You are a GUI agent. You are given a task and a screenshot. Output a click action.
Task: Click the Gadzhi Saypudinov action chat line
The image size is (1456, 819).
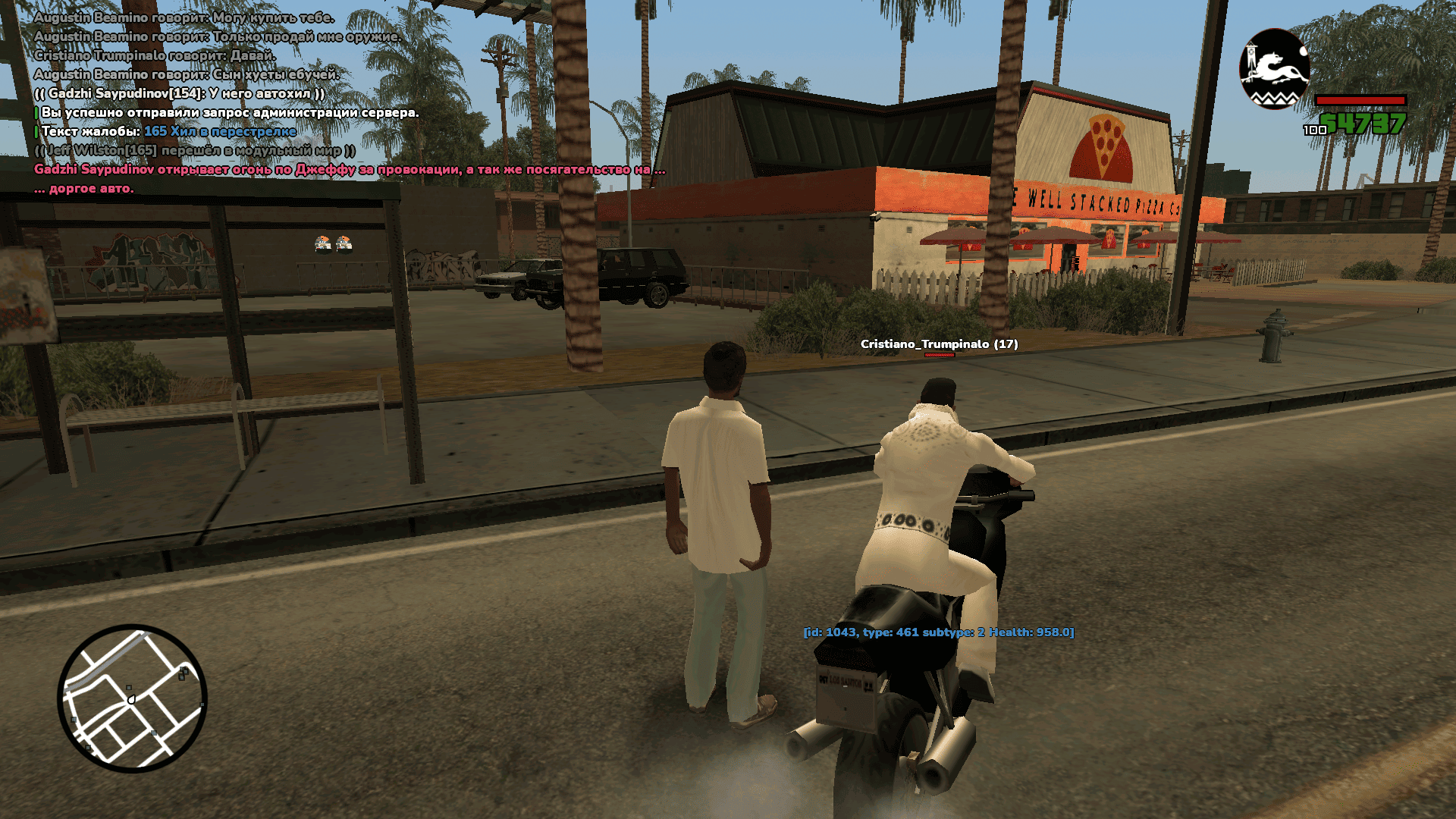point(349,170)
